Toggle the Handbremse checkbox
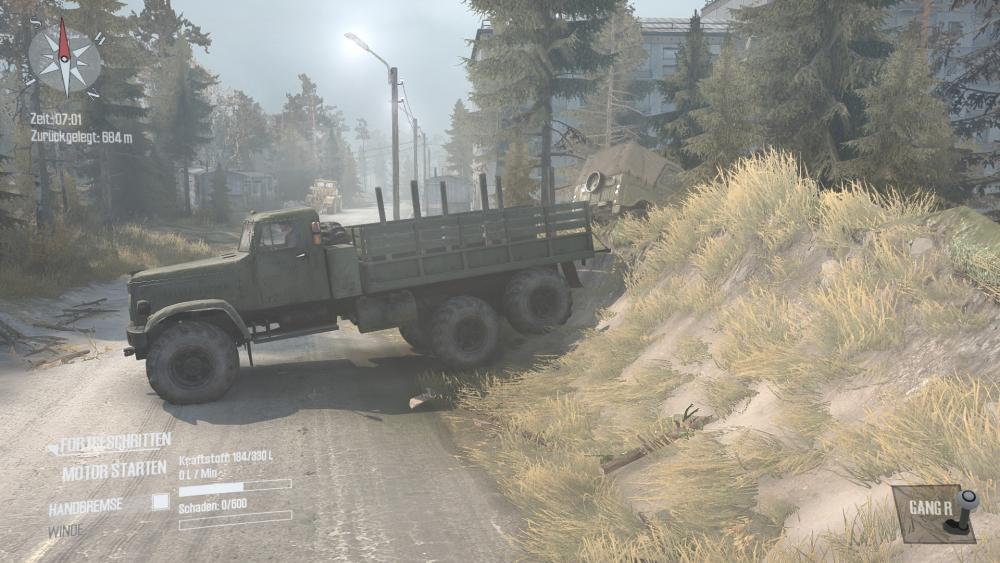The height and width of the screenshot is (563, 1000). 160,502
